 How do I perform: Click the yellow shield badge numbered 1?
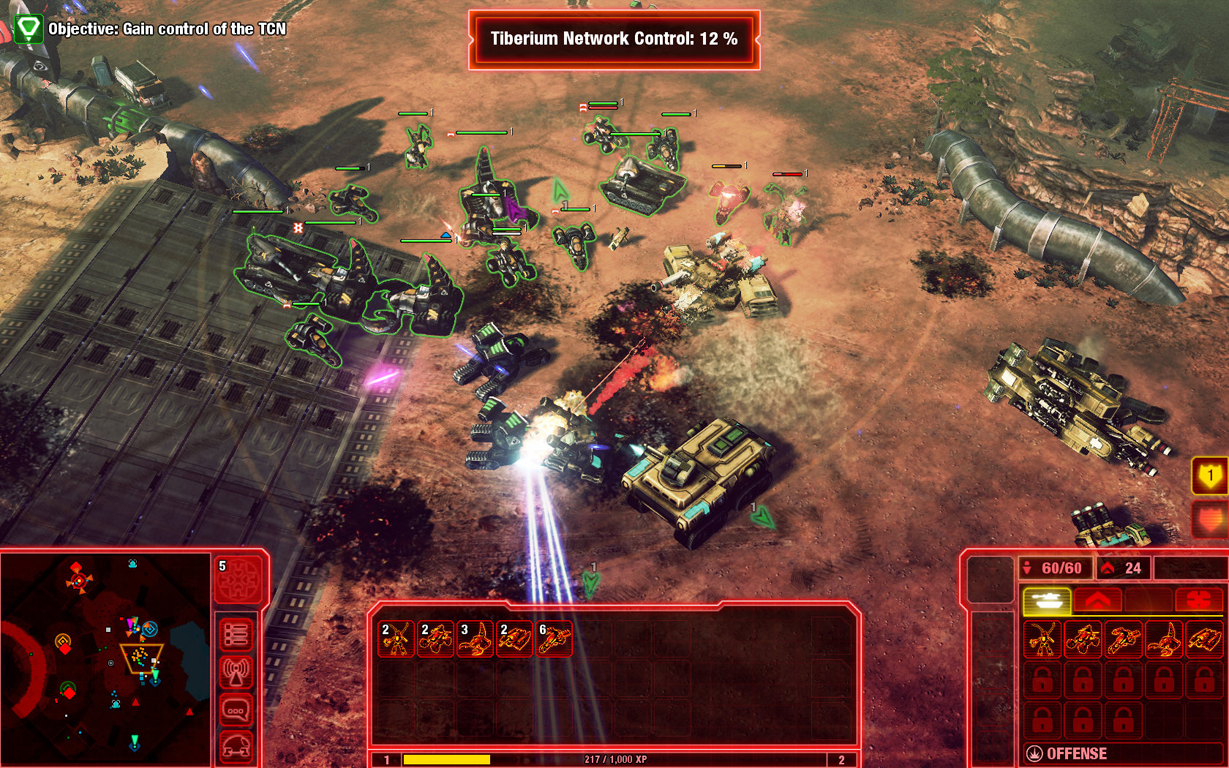1210,477
